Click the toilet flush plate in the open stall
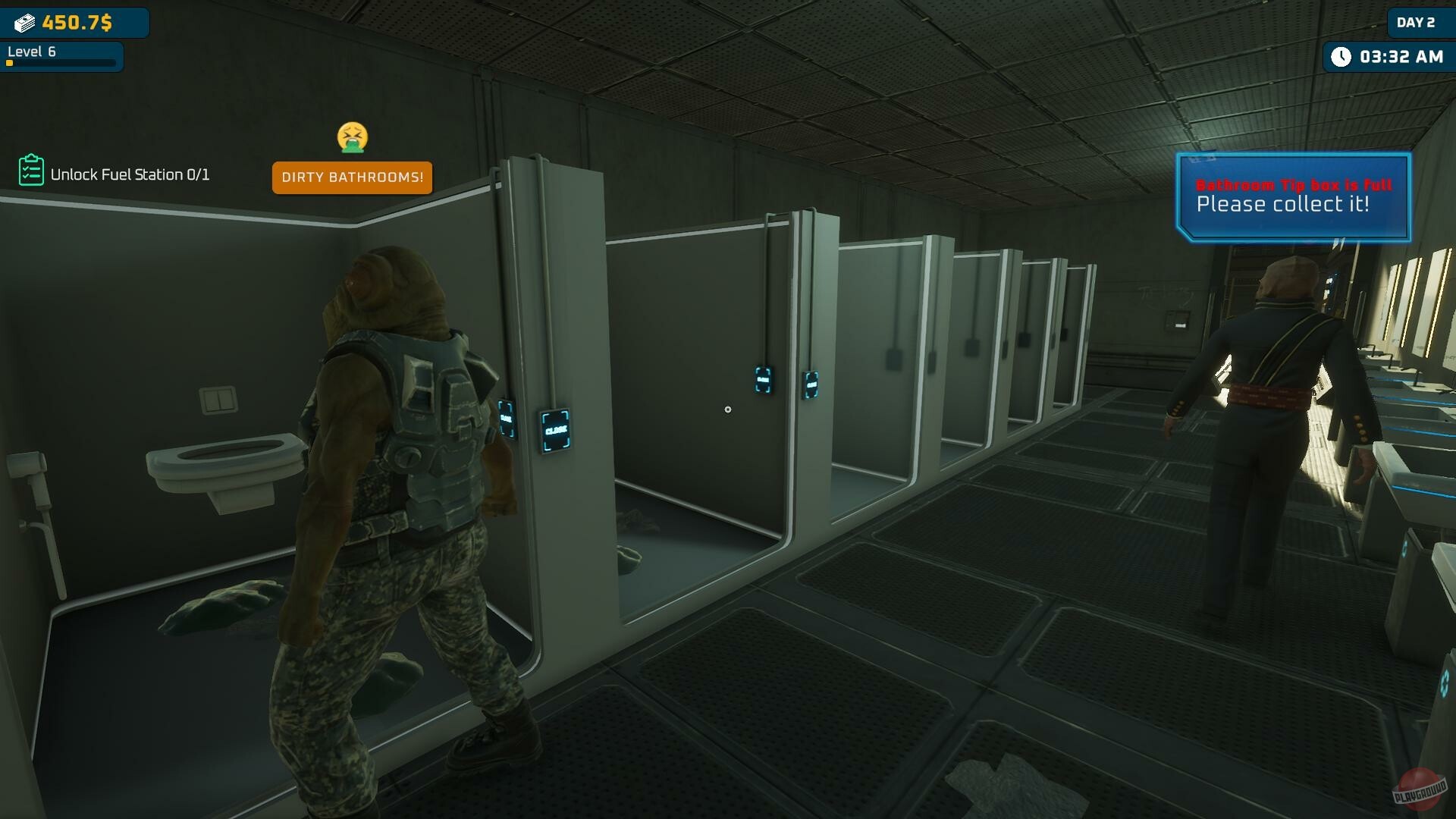This screenshot has width=1456, height=819. 218,400
